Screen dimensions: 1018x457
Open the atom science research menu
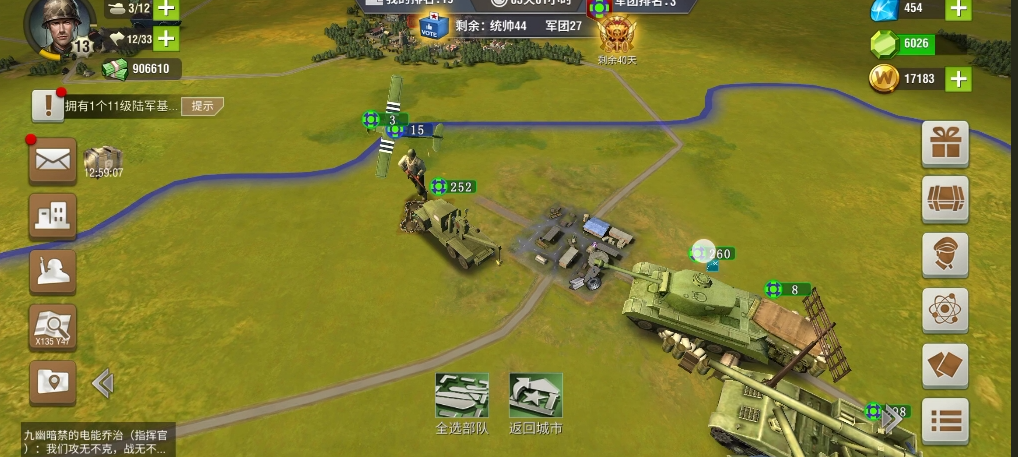coord(945,309)
